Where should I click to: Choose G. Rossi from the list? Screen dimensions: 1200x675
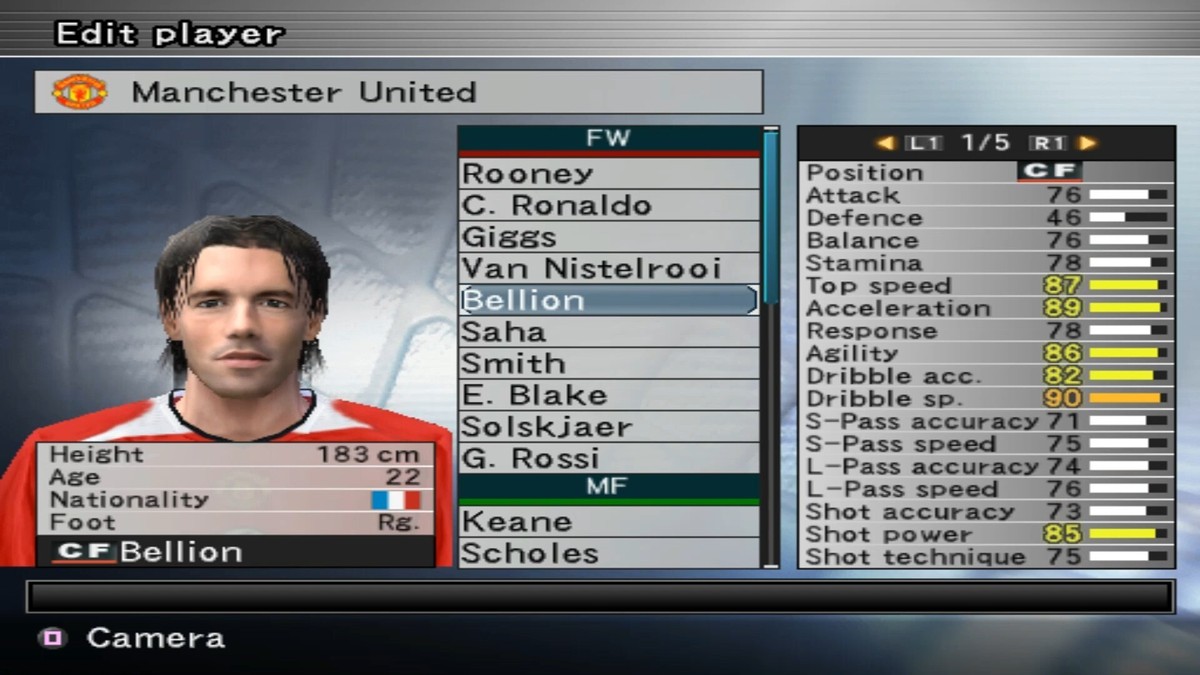608,459
